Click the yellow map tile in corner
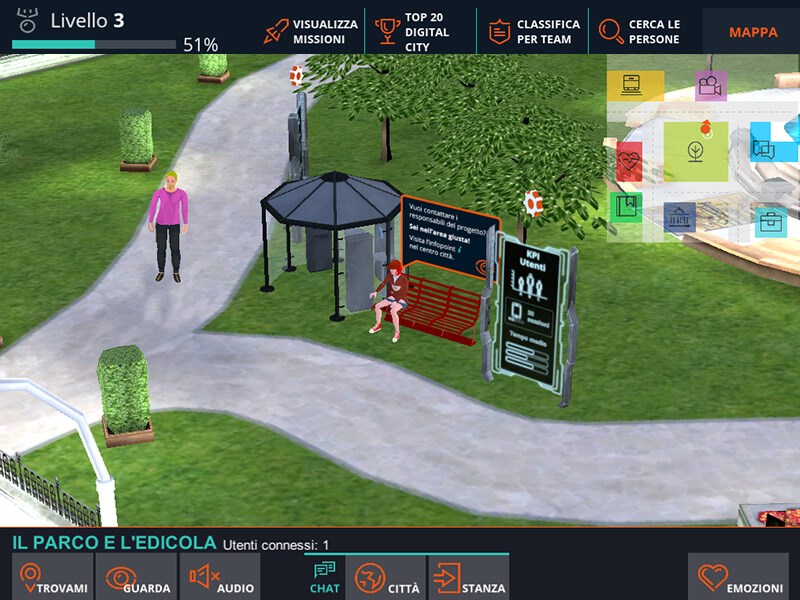800x600 pixels. [634, 85]
